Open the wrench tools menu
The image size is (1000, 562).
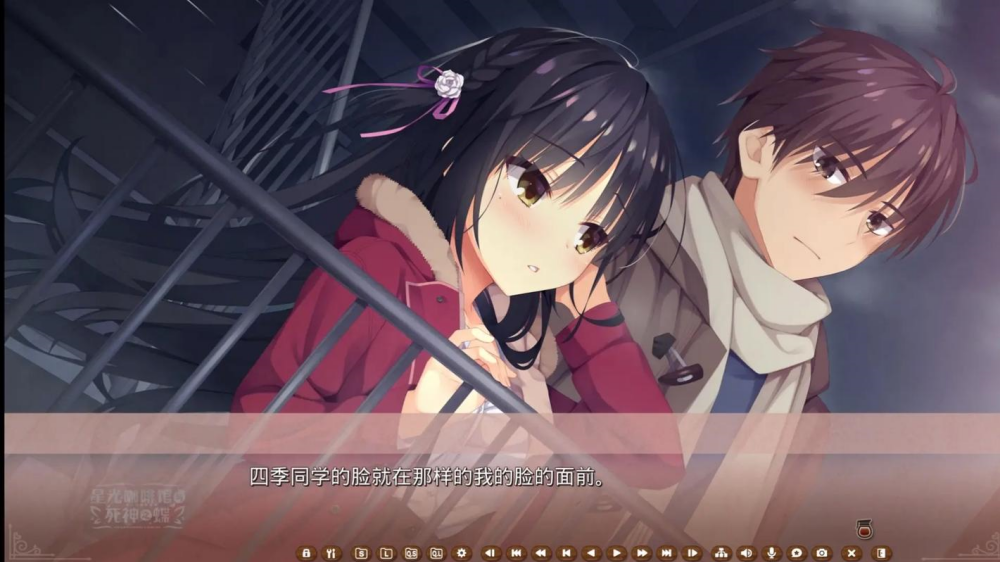point(331,552)
